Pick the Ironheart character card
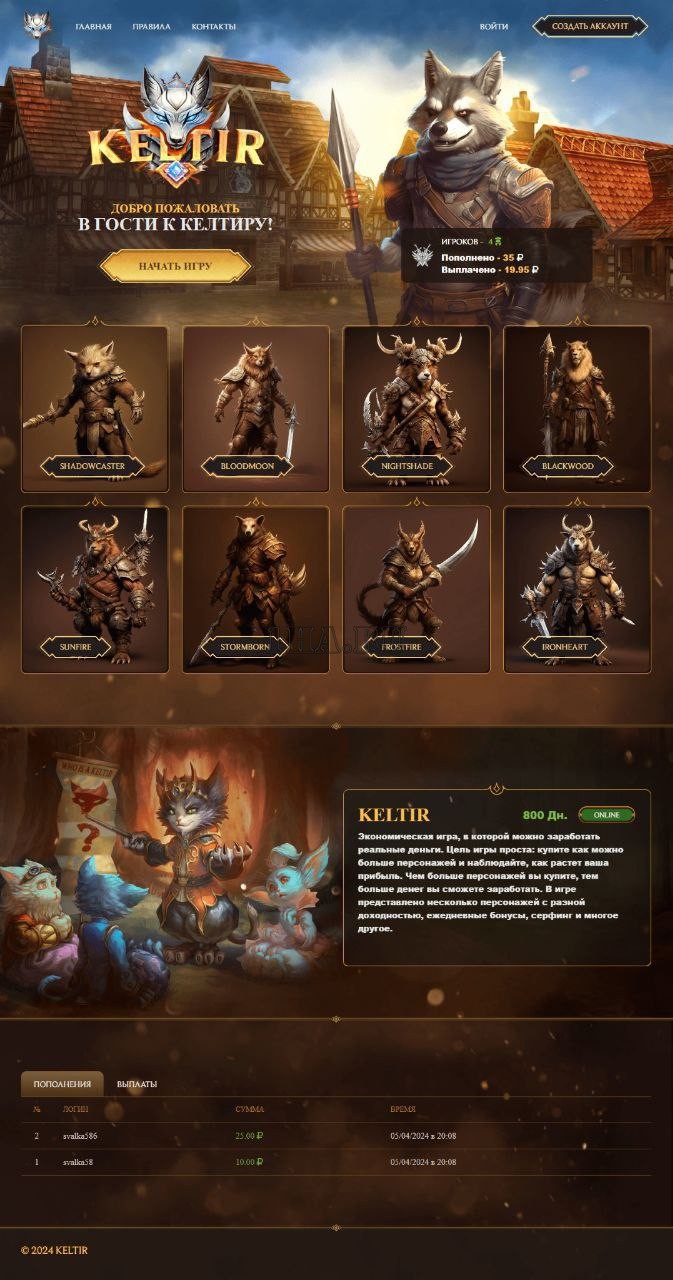This screenshot has height=1280, width=673. point(577,589)
